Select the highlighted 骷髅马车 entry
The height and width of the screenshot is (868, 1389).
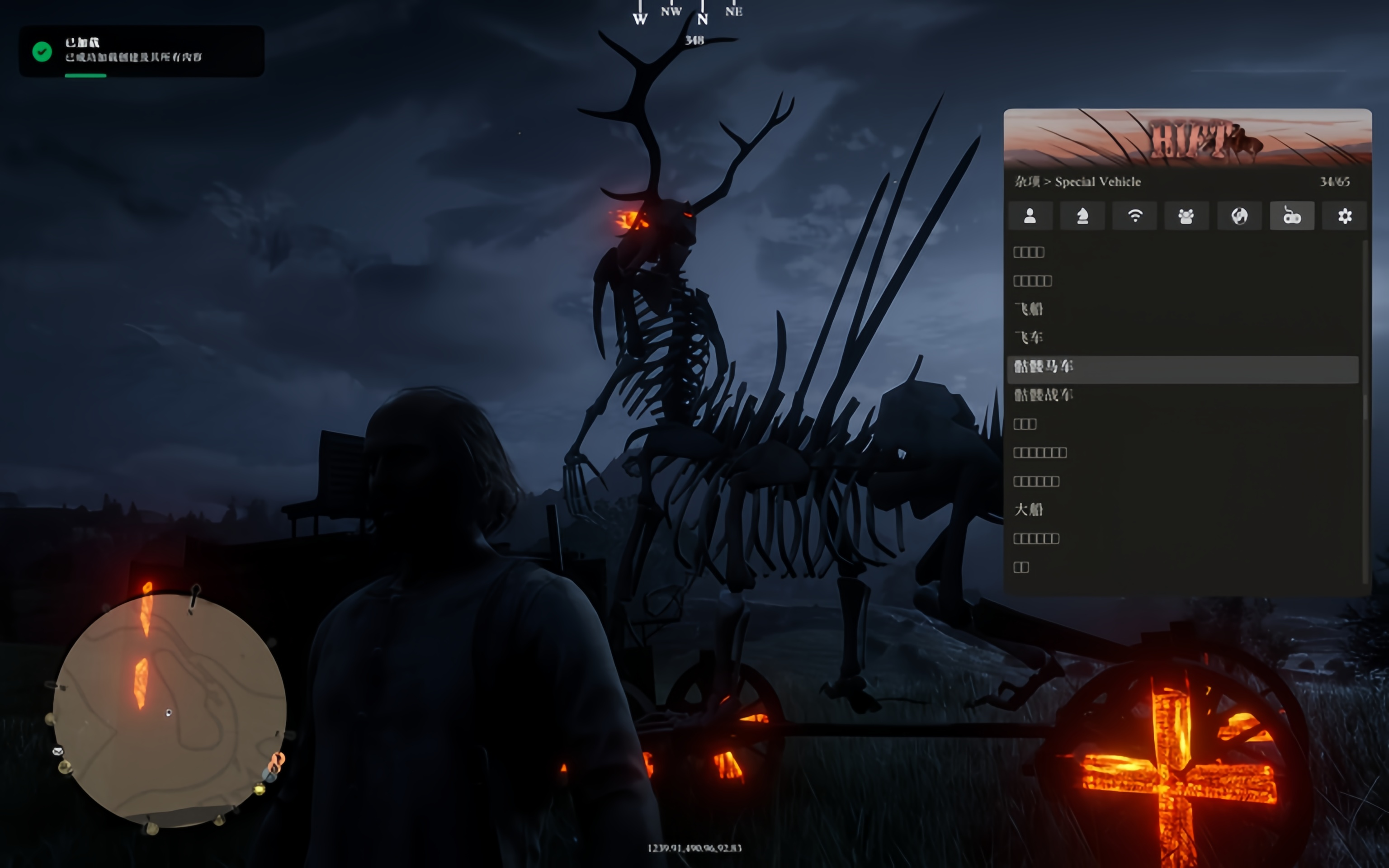coord(1044,366)
